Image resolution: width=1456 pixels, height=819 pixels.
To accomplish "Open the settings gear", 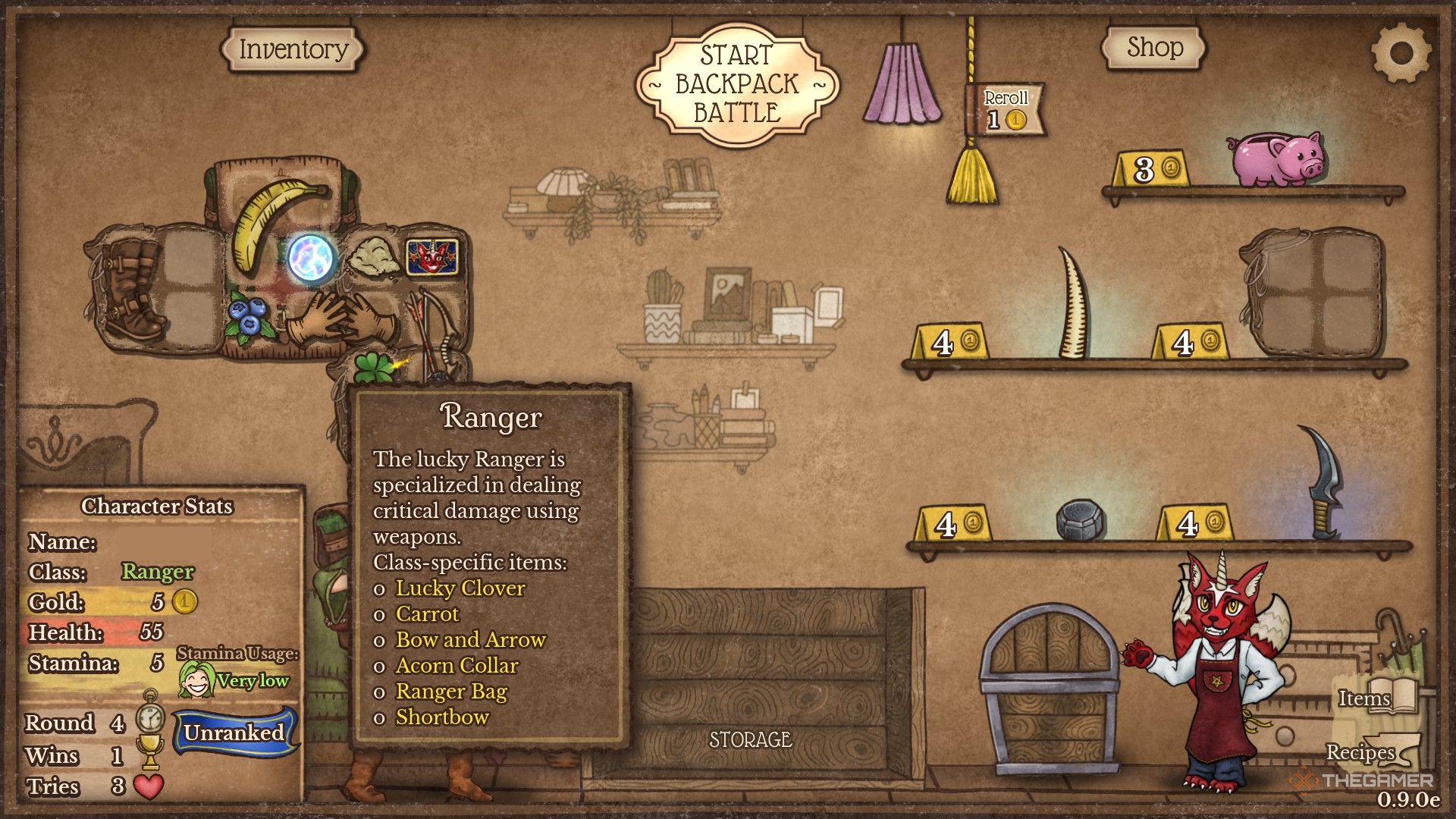I will [x=1401, y=53].
